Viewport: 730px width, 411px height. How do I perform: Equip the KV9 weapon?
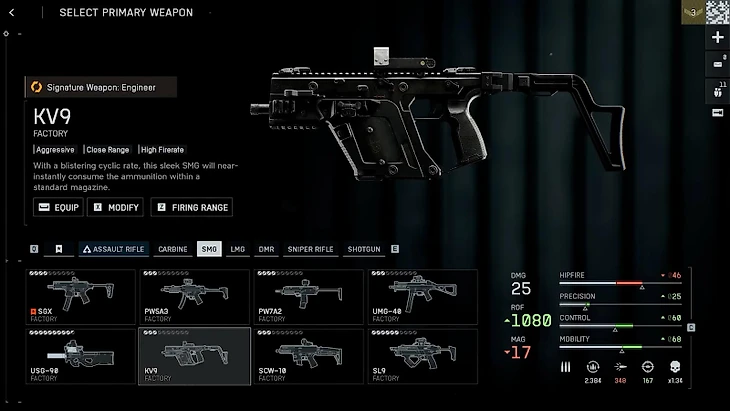coord(58,207)
